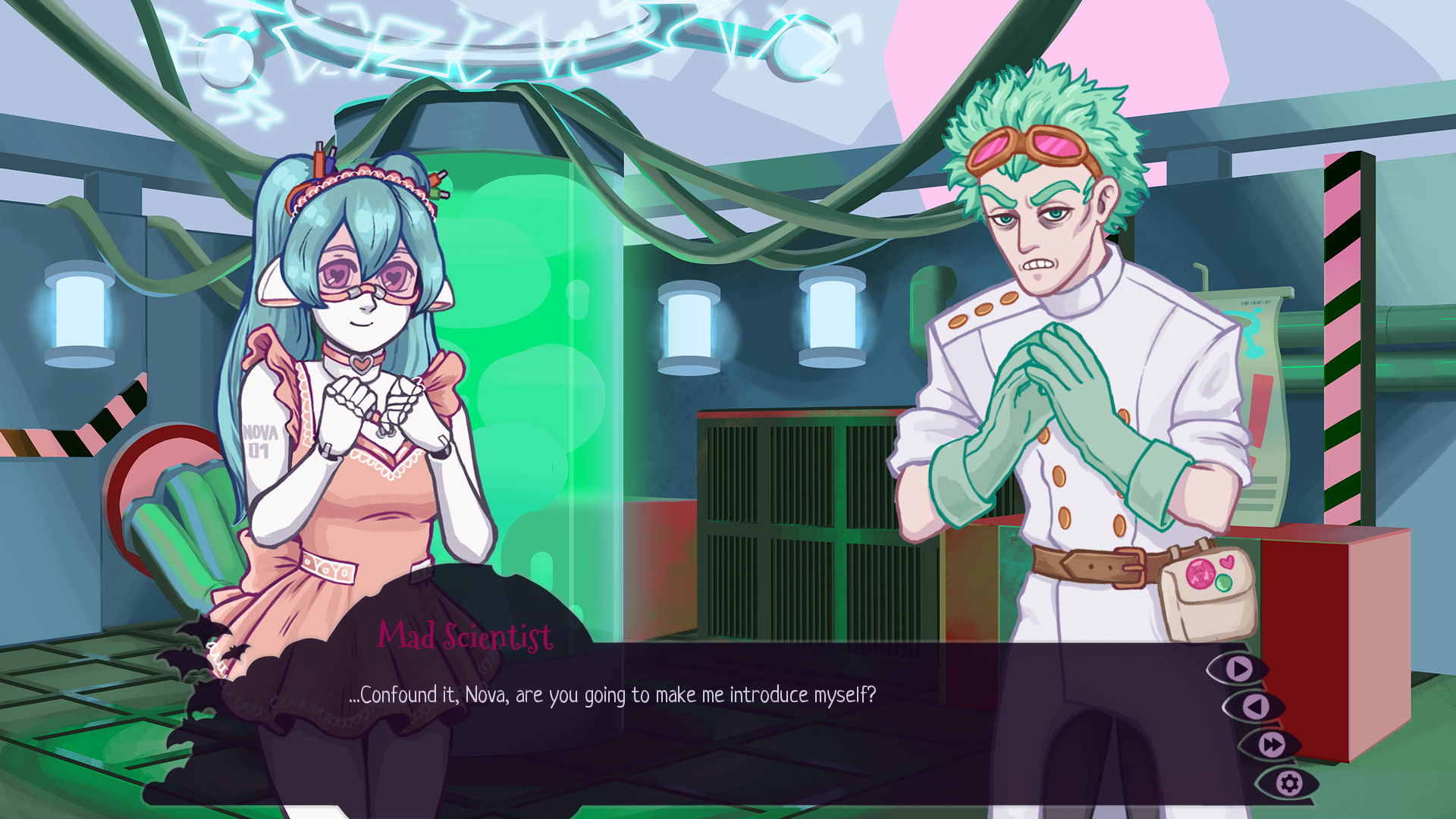
Task: Select the backward arrow to review history
Action: pyautogui.click(x=1256, y=707)
